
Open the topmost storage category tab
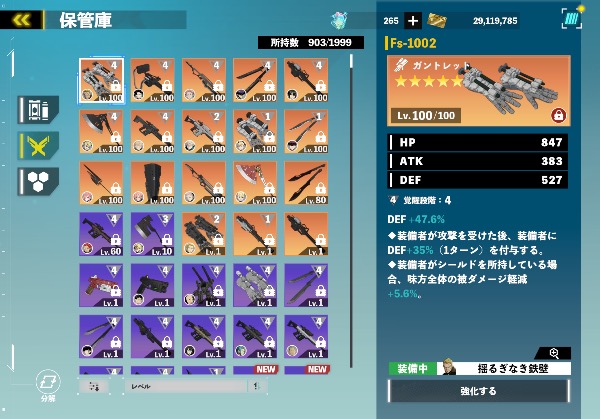click(x=39, y=110)
